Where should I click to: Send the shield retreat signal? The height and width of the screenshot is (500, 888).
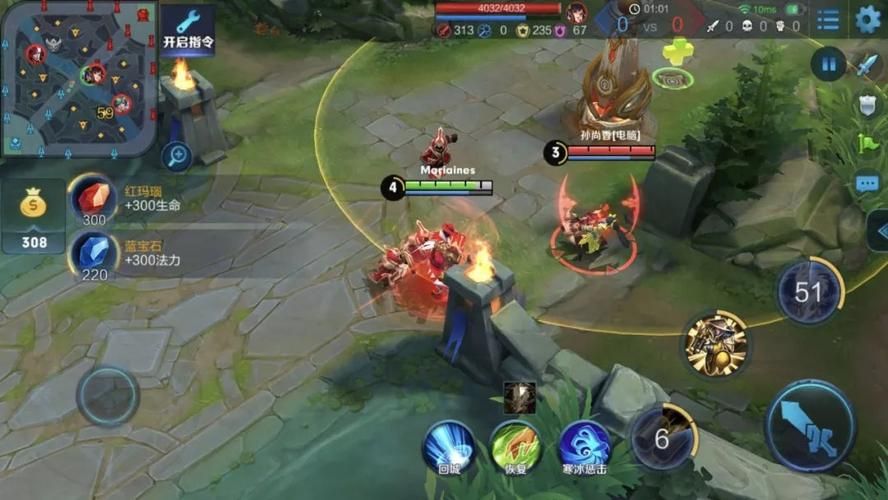tap(867, 105)
